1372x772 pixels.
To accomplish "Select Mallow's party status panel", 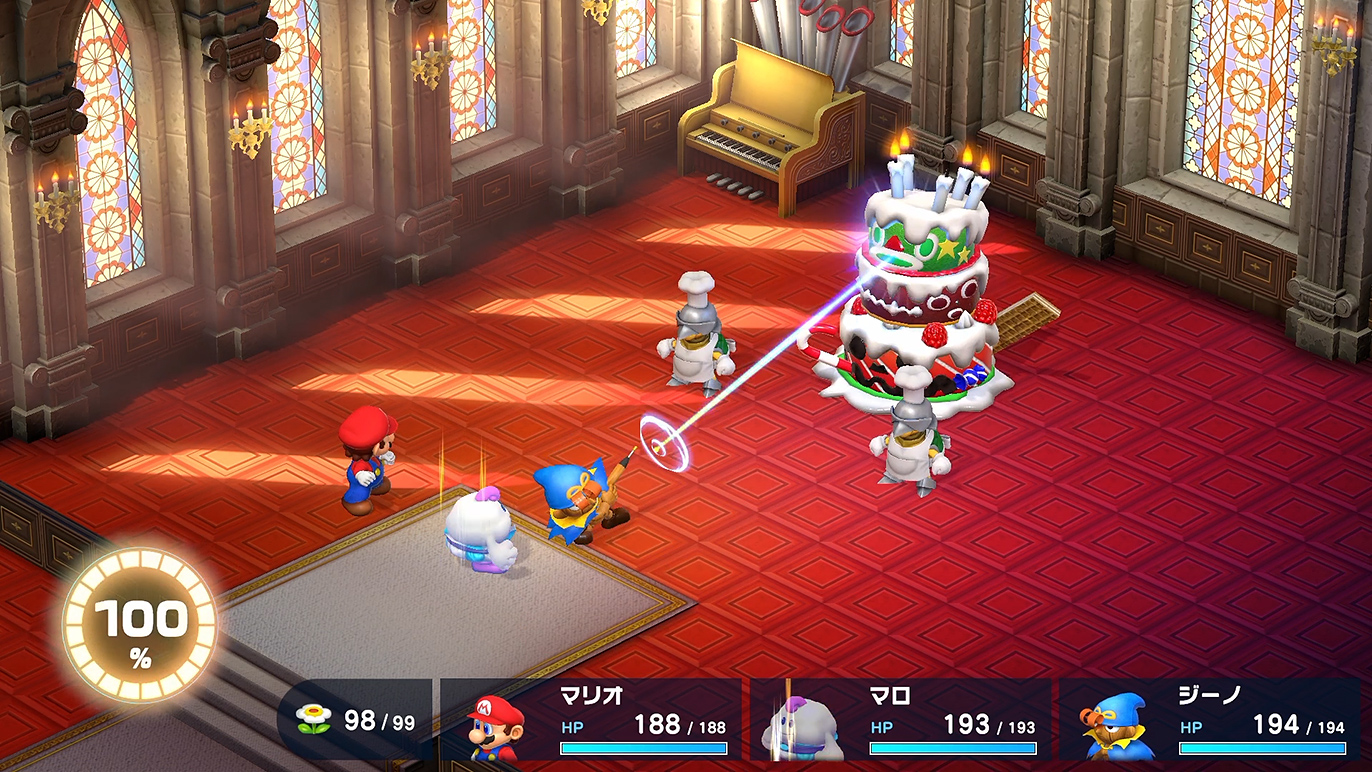I will click(x=902, y=720).
